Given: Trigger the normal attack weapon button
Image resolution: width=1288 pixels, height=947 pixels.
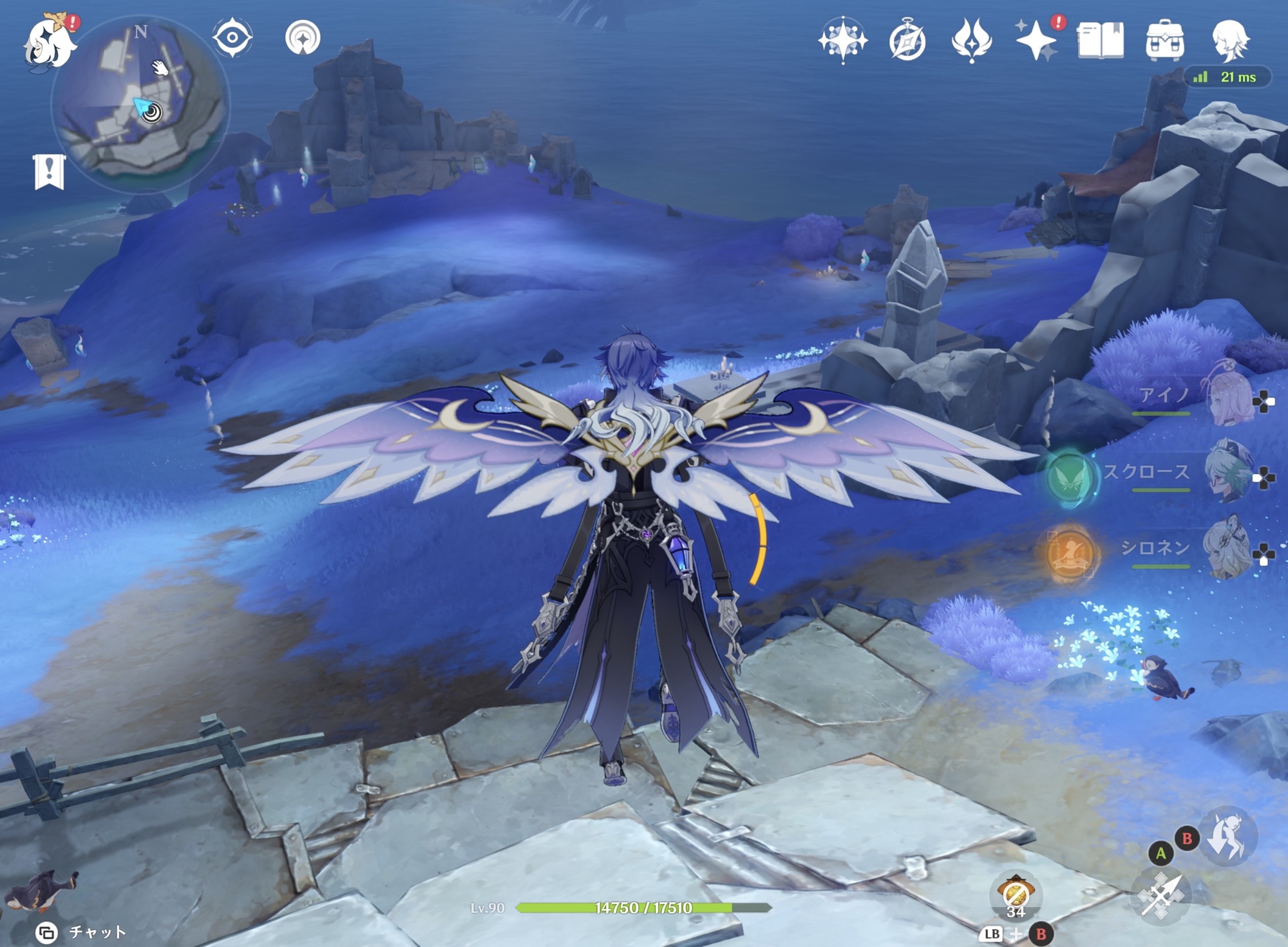Looking at the screenshot, I should tap(1161, 895).
